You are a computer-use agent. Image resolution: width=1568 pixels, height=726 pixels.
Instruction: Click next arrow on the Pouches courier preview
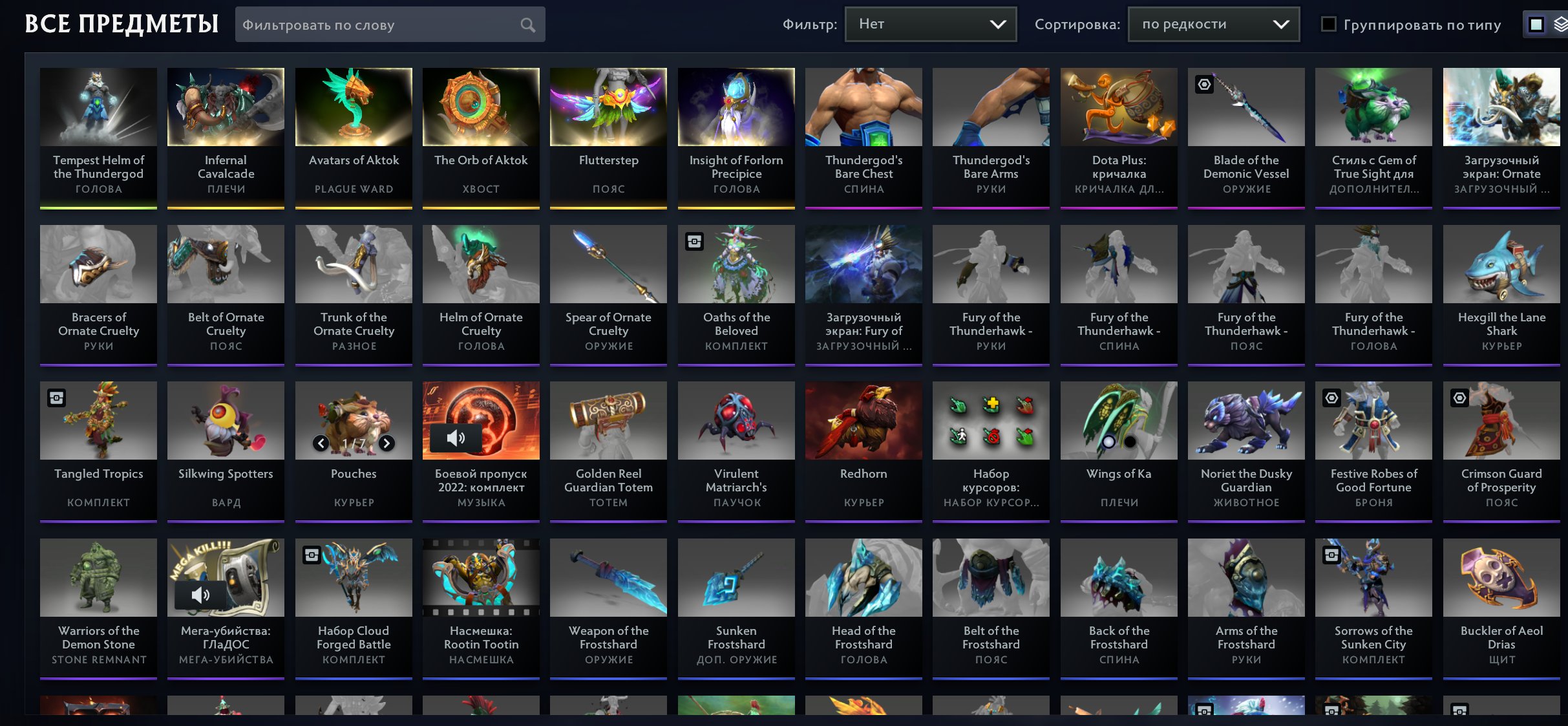tap(387, 443)
